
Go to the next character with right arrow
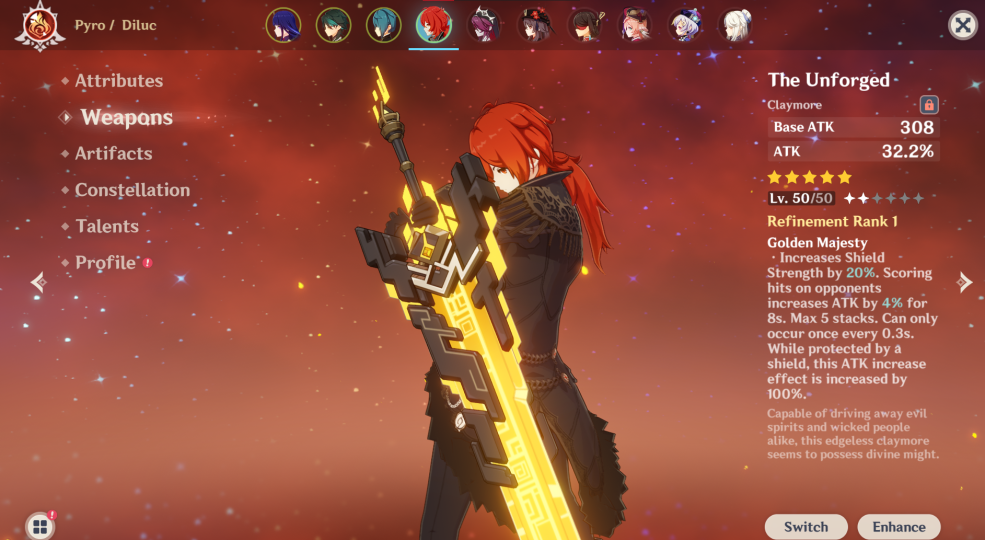pyautogui.click(x=965, y=282)
